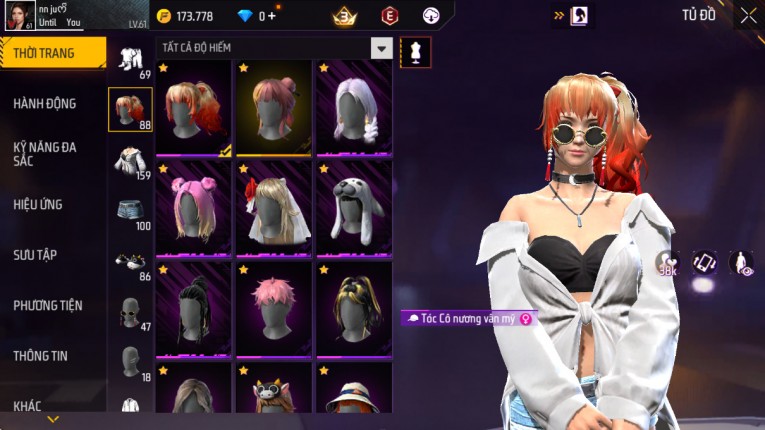Switch to the Thời Trang tab
Screen dimensions: 765x430
[50, 53]
